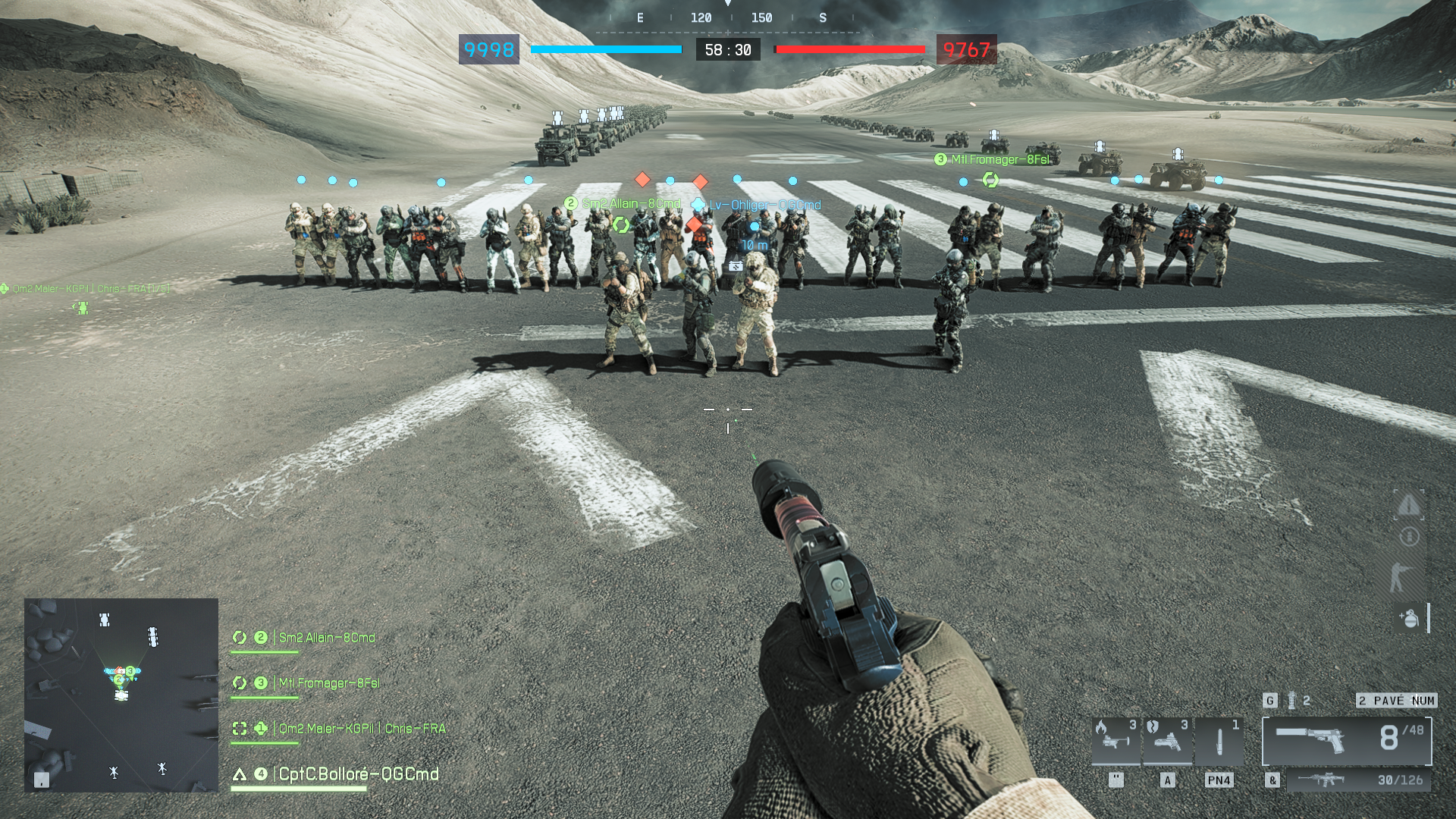Viewport: 1456px width, 819px height.
Task: Select squad member Sm2 Allain-8Cmd
Action: tap(326, 638)
